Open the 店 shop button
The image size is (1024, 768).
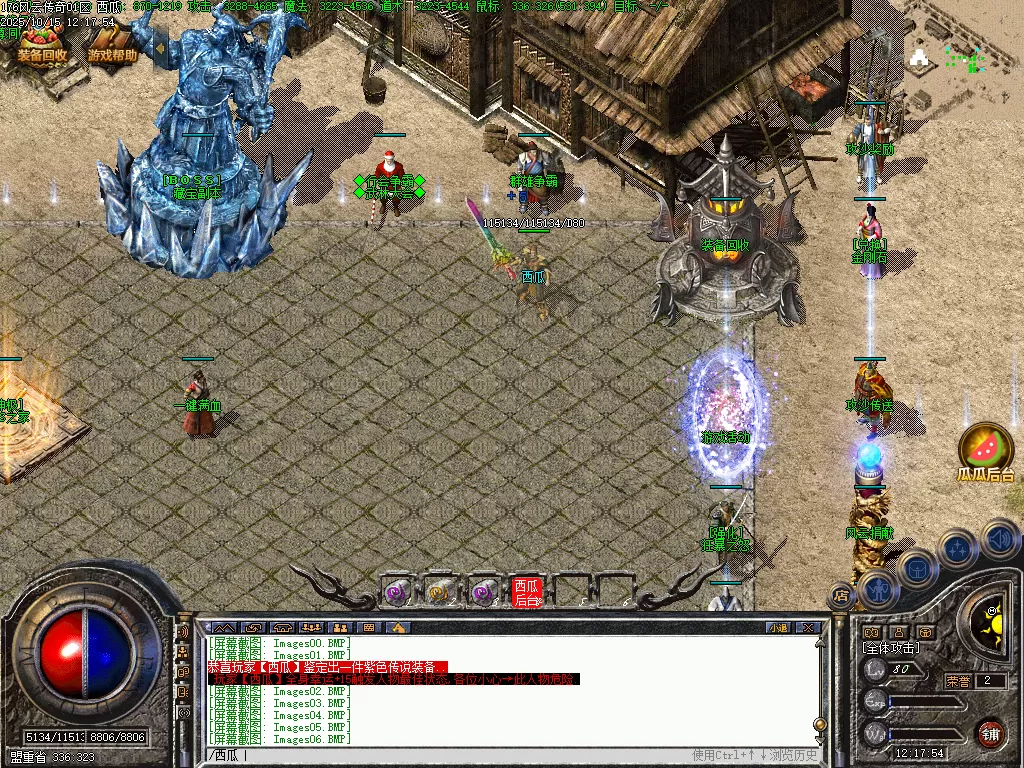840,596
